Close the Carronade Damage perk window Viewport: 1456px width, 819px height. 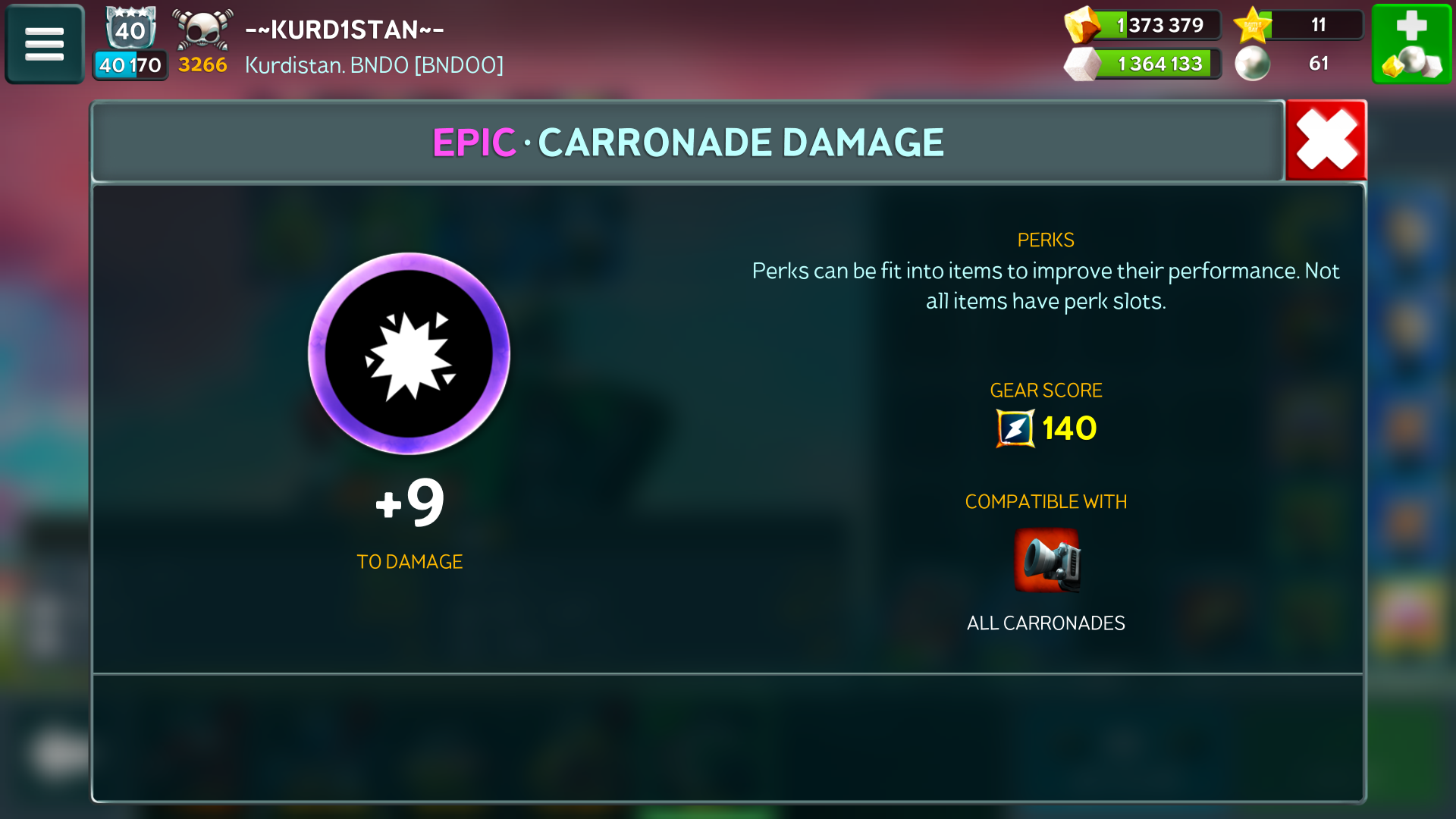[x=1326, y=140]
